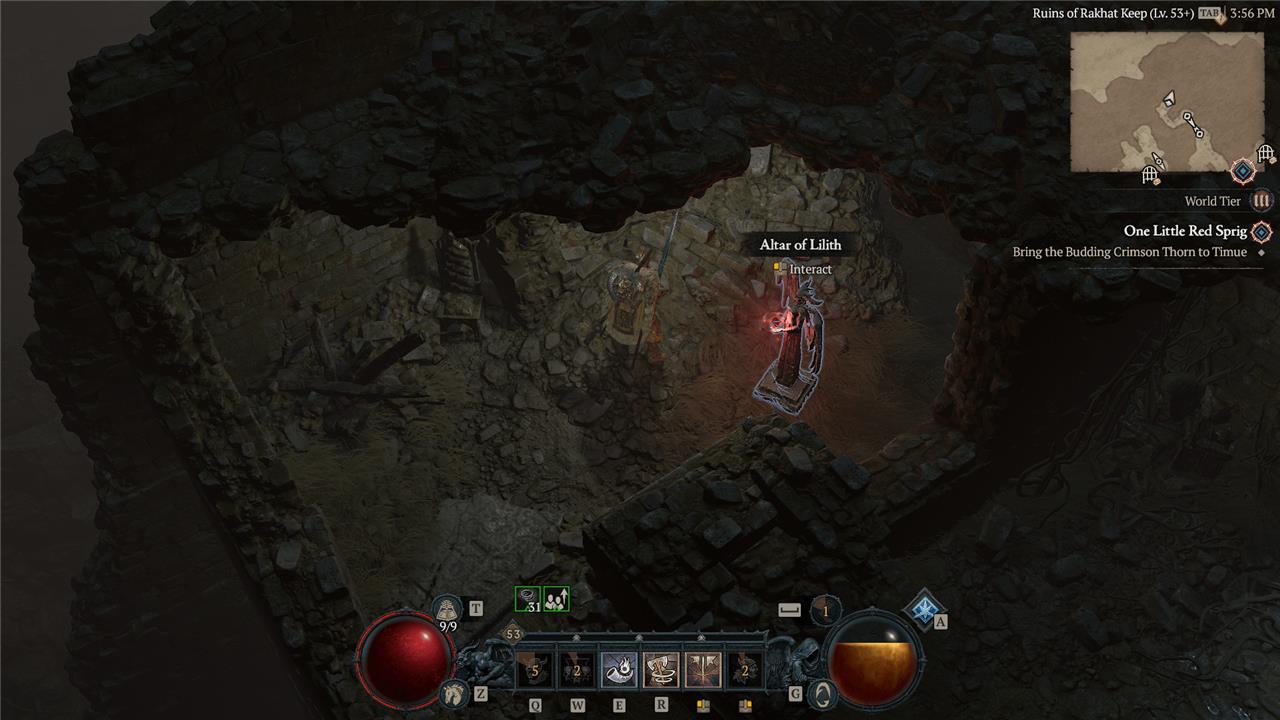The width and height of the screenshot is (1280, 720).
Task: Inspect the tornado buff icon showing 31
Action: pos(528,599)
